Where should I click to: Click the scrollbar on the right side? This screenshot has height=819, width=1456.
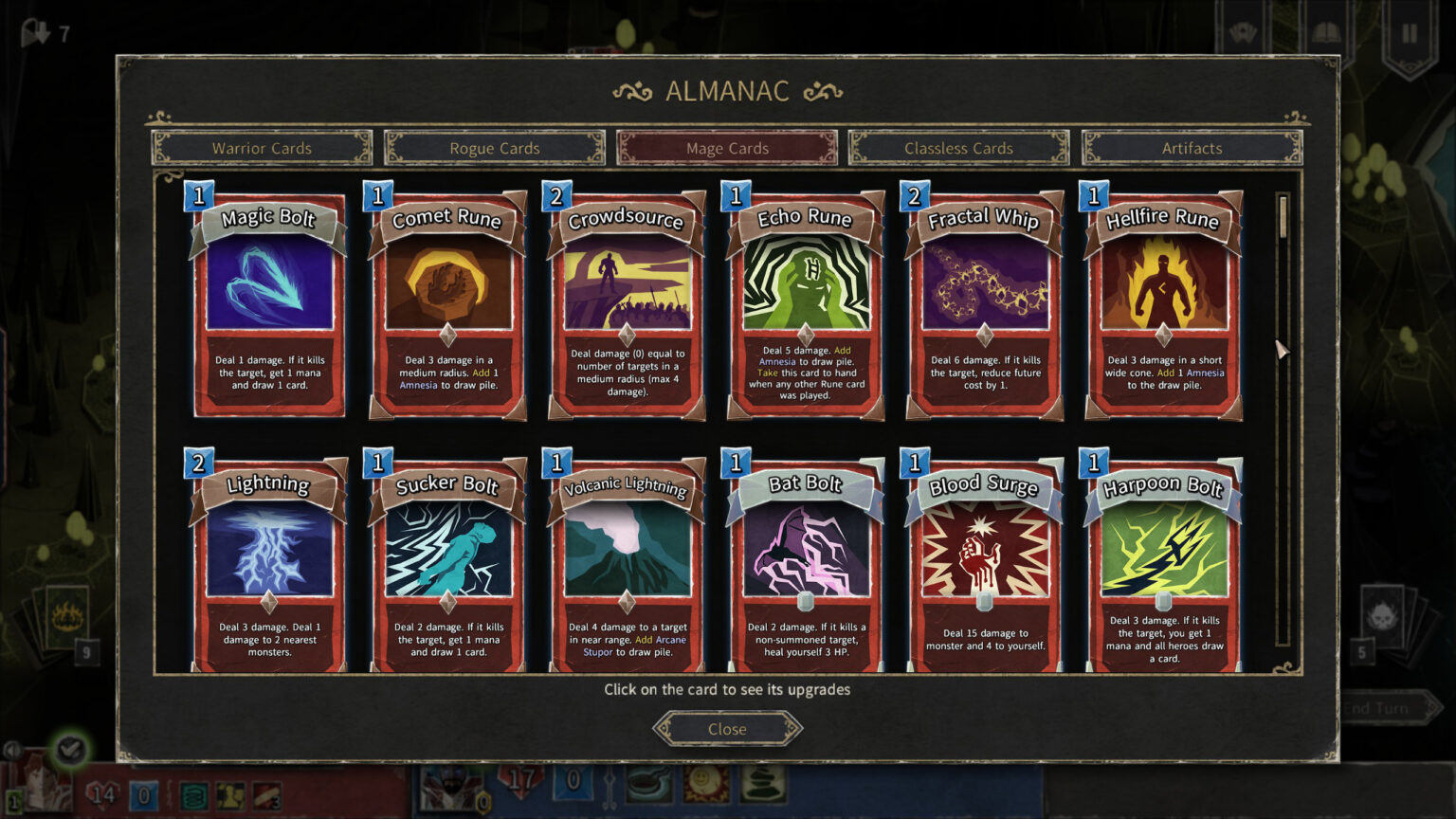[x=1284, y=218]
